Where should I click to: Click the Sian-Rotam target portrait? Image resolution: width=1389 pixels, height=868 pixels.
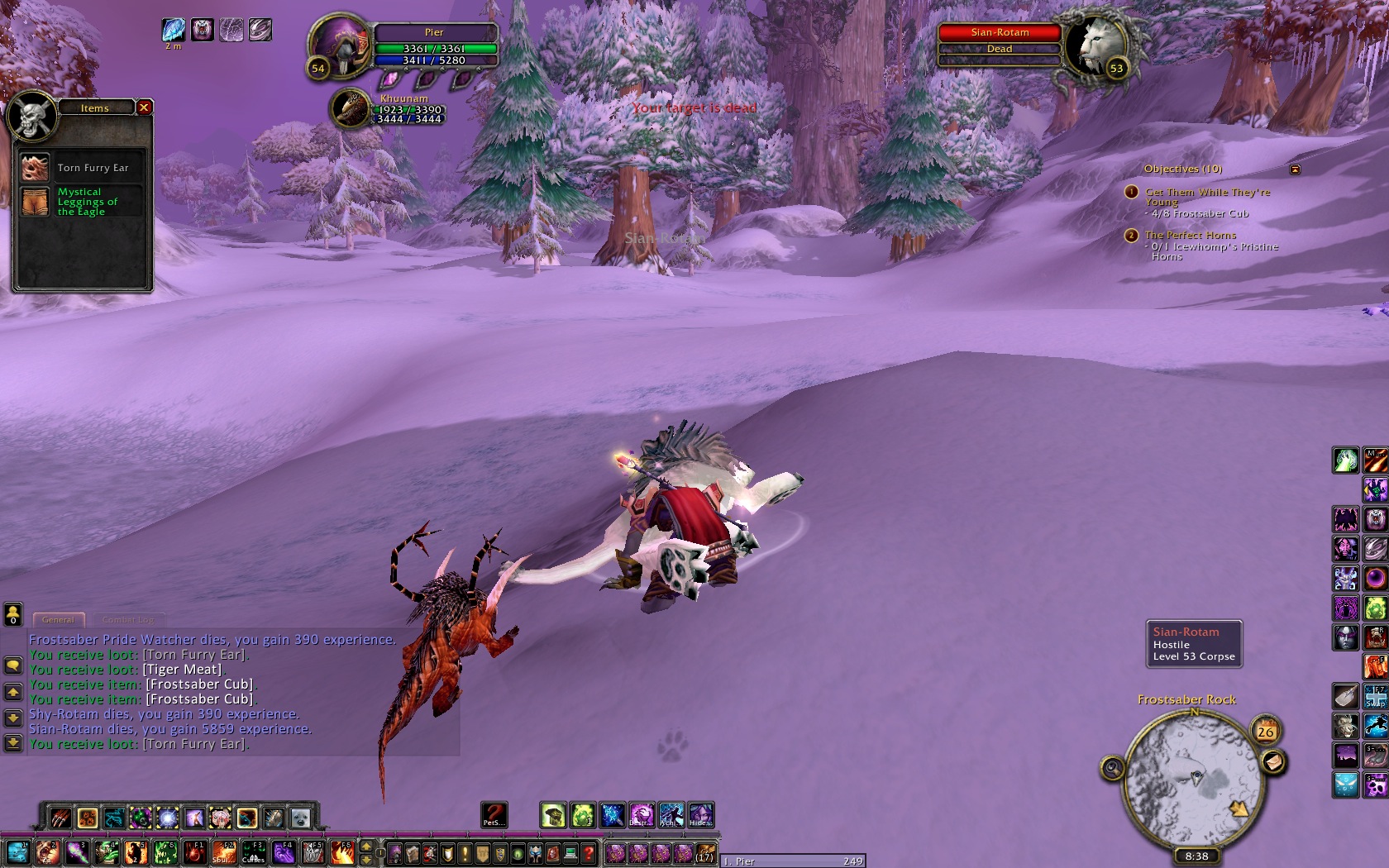coord(1095,45)
